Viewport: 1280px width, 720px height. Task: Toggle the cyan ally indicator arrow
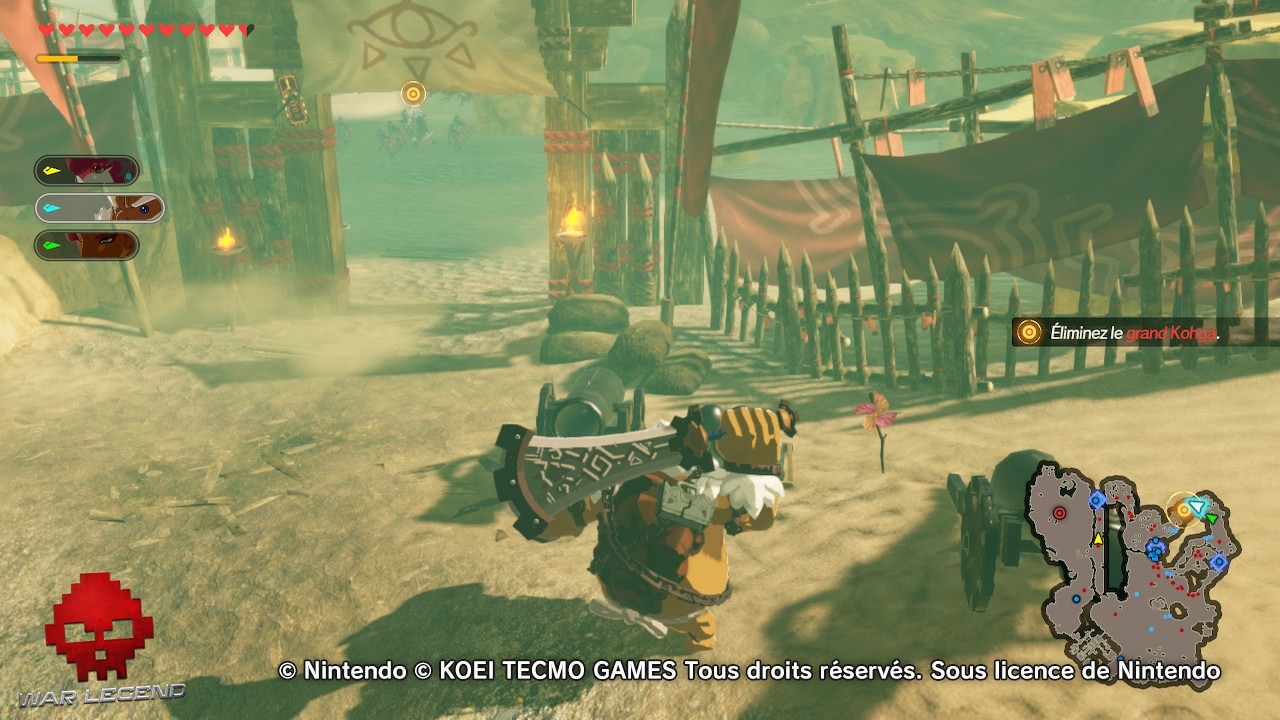[51, 208]
